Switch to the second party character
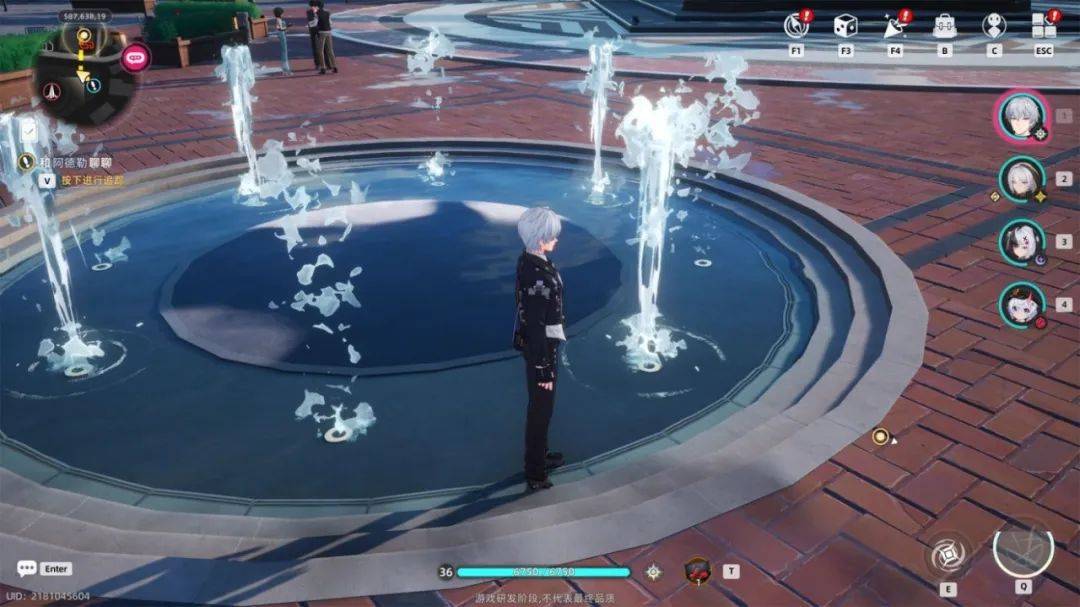The image size is (1080, 607). [x=1022, y=180]
